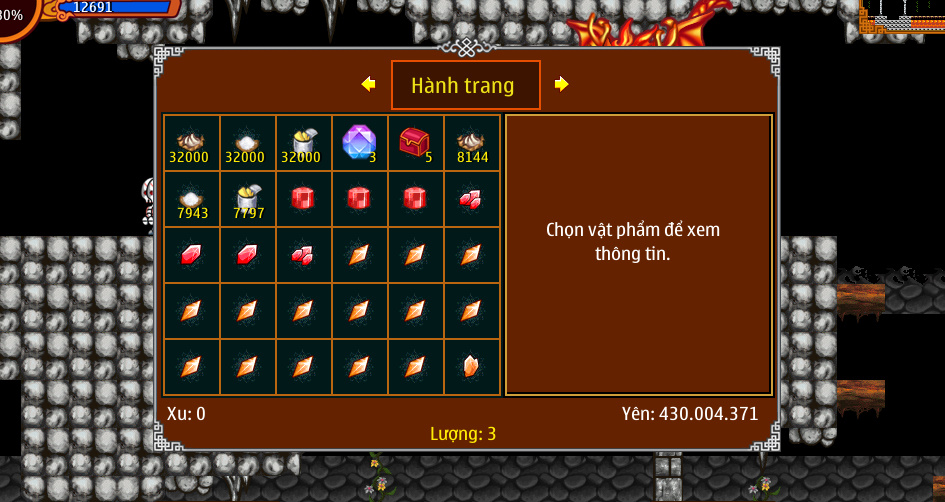Click the left yellow arrow beside Hành trang

point(368,85)
